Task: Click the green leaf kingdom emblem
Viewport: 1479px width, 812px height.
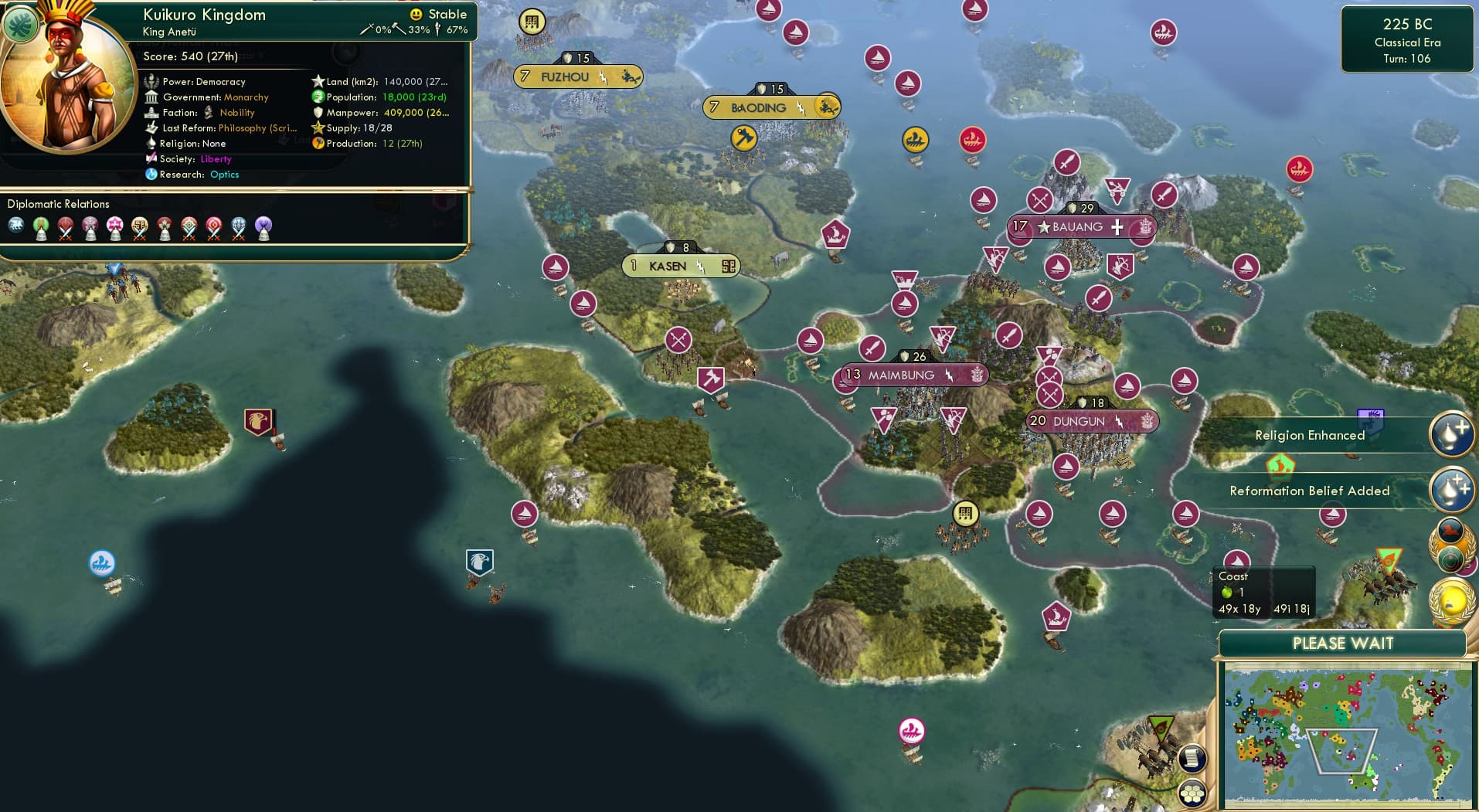Action: pyautogui.click(x=21, y=24)
